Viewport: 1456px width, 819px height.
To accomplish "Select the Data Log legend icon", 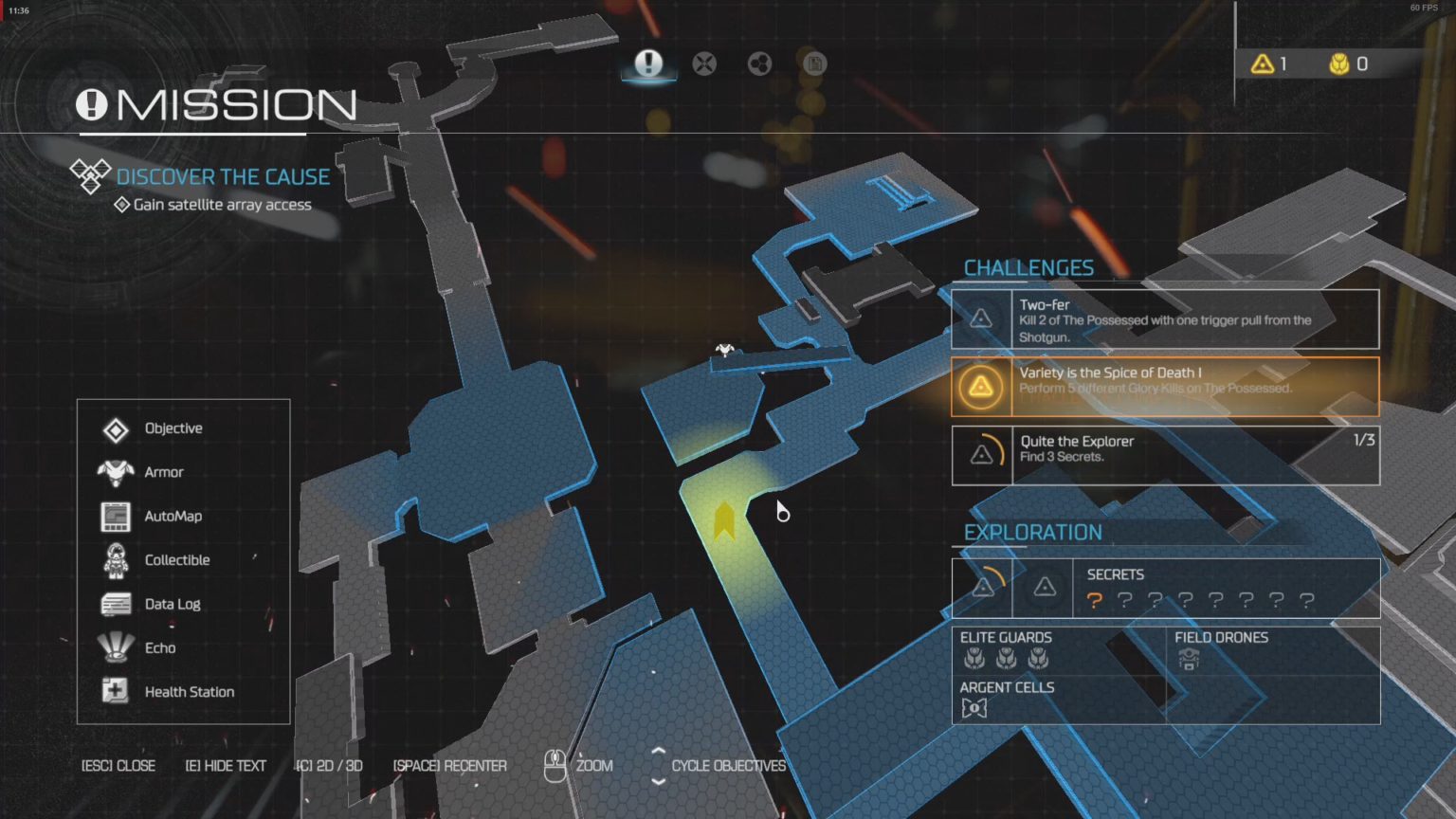I will click(114, 604).
